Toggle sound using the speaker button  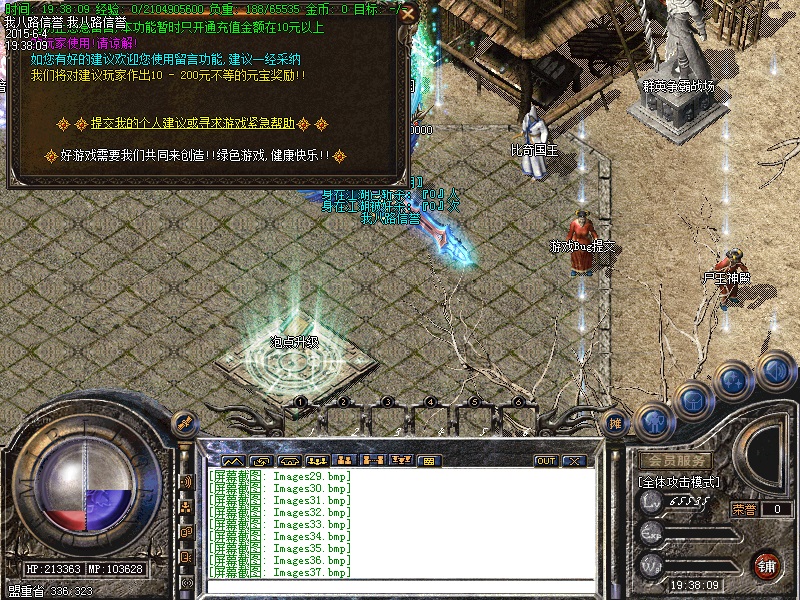pos(774,371)
